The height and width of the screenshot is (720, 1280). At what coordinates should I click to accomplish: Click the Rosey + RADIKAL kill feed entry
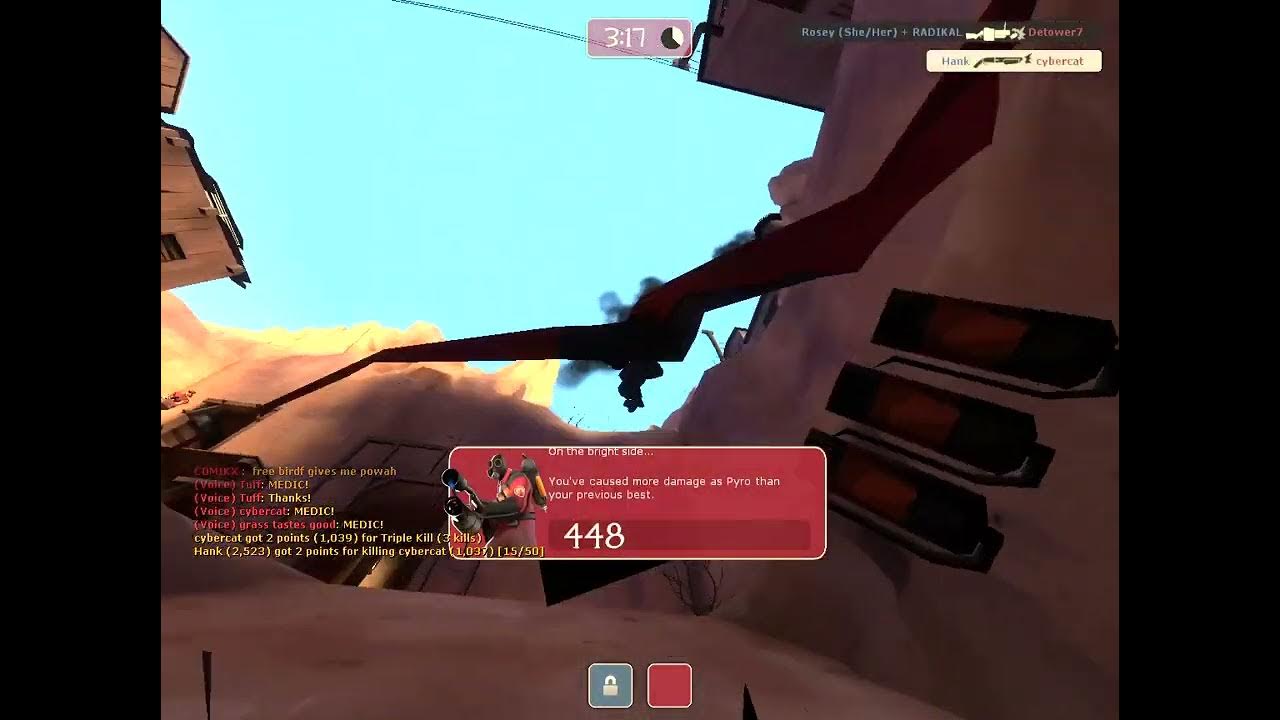point(942,32)
